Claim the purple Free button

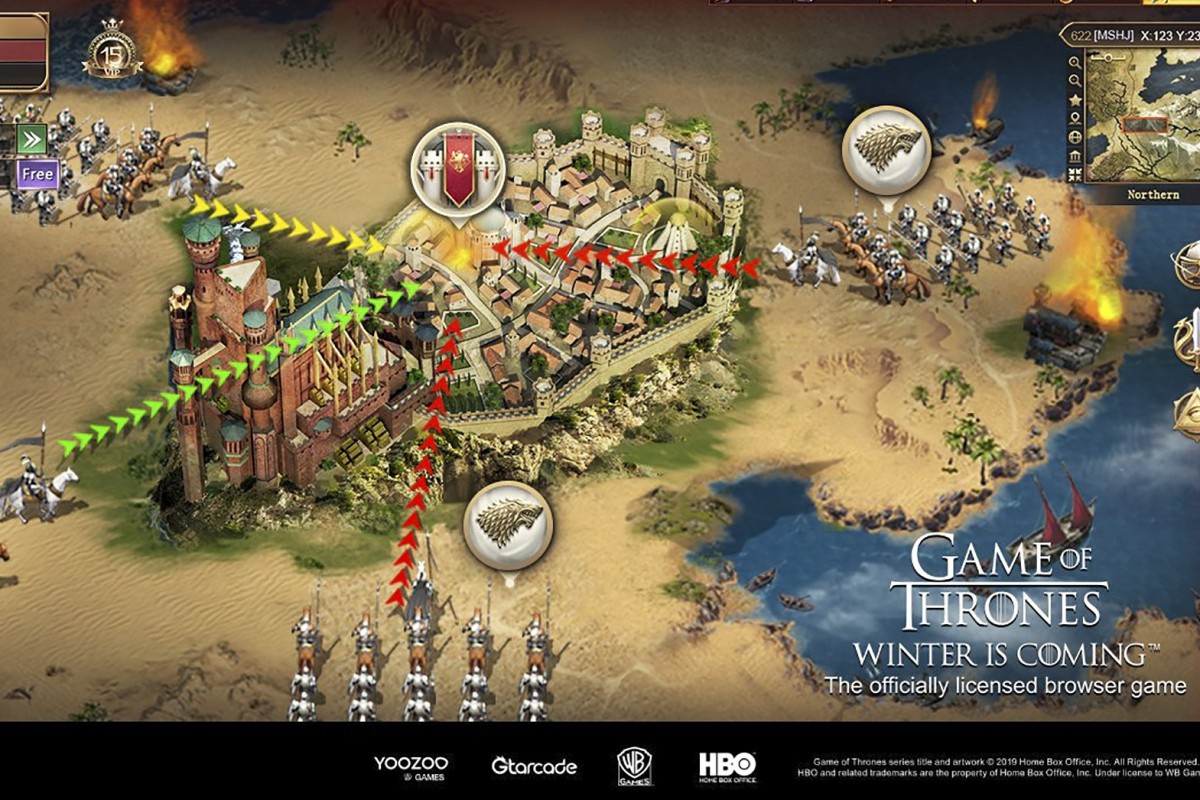click(x=36, y=174)
